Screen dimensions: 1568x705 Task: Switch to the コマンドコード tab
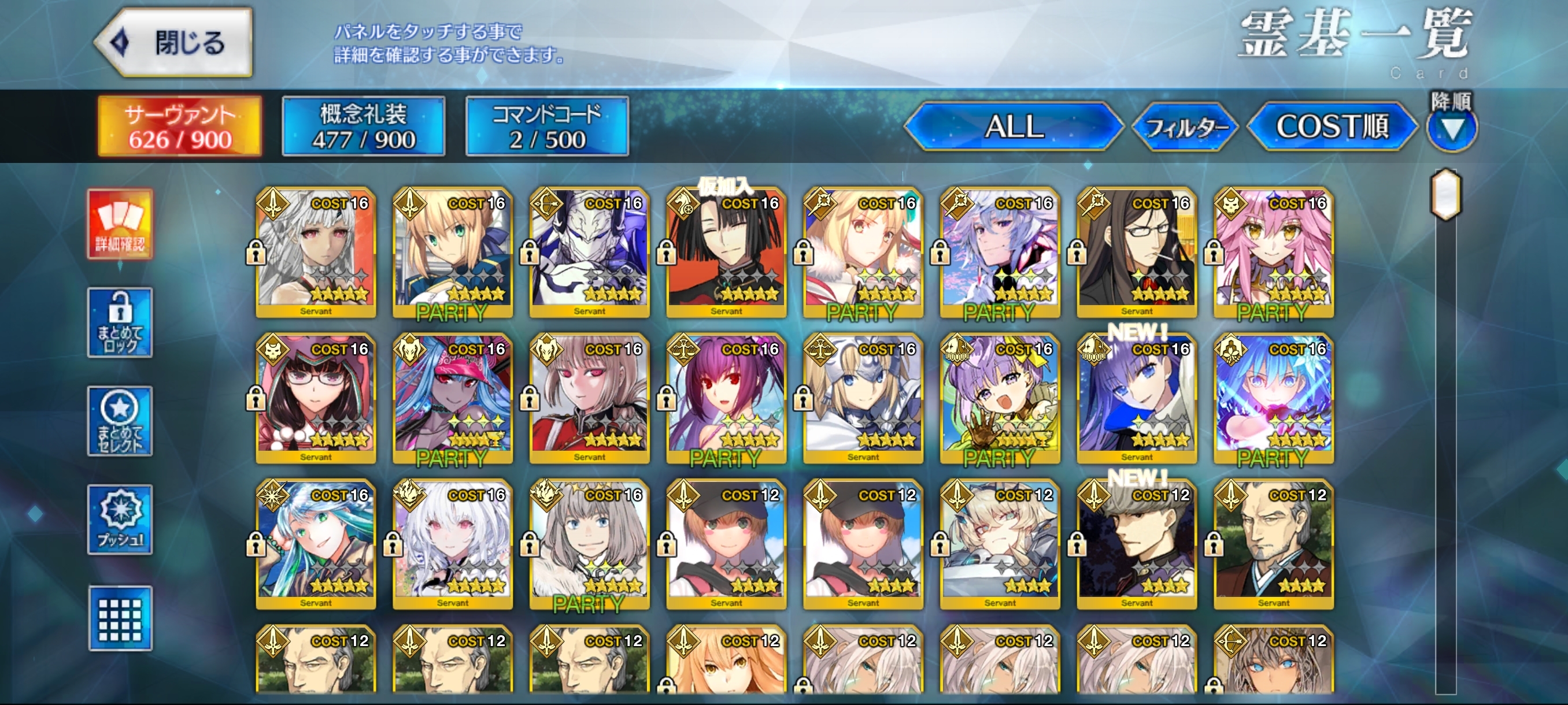pos(546,127)
